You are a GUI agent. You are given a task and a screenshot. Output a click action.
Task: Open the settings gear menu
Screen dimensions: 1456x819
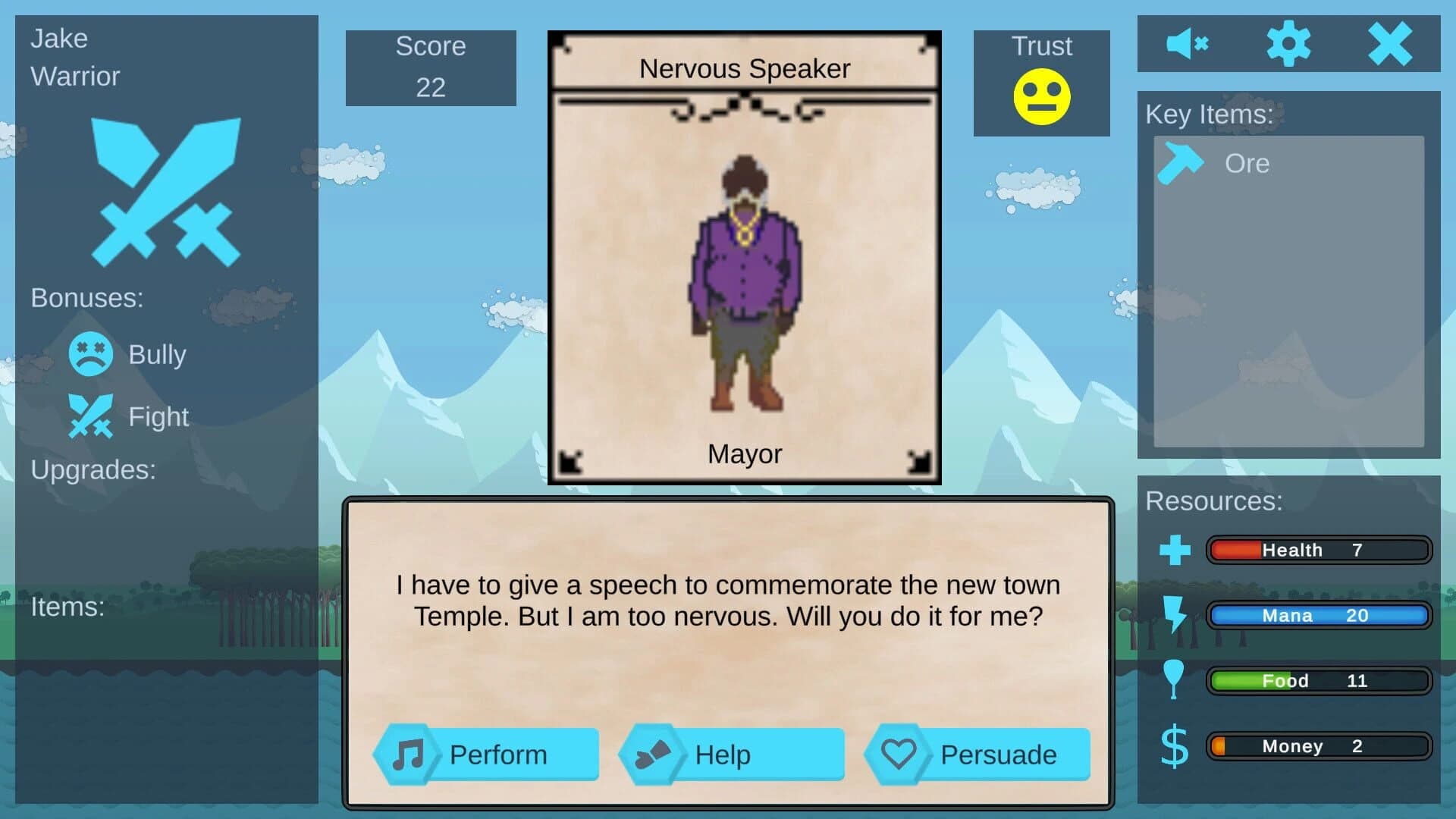(1290, 43)
